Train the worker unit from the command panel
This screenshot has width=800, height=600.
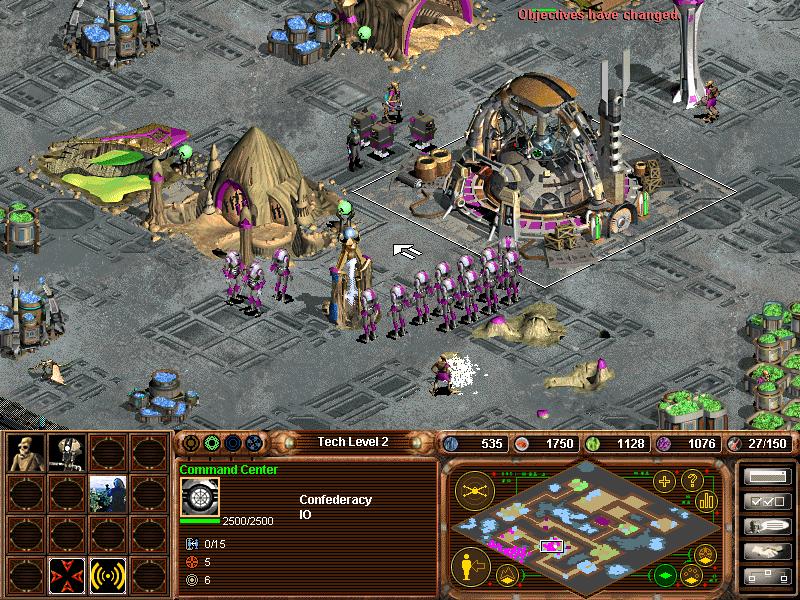[26, 454]
